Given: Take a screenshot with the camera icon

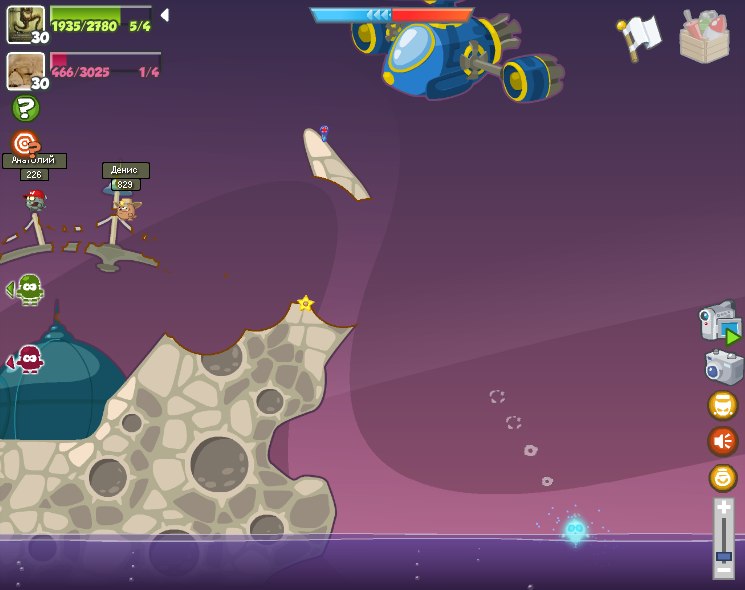Looking at the screenshot, I should click(x=723, y=367).
